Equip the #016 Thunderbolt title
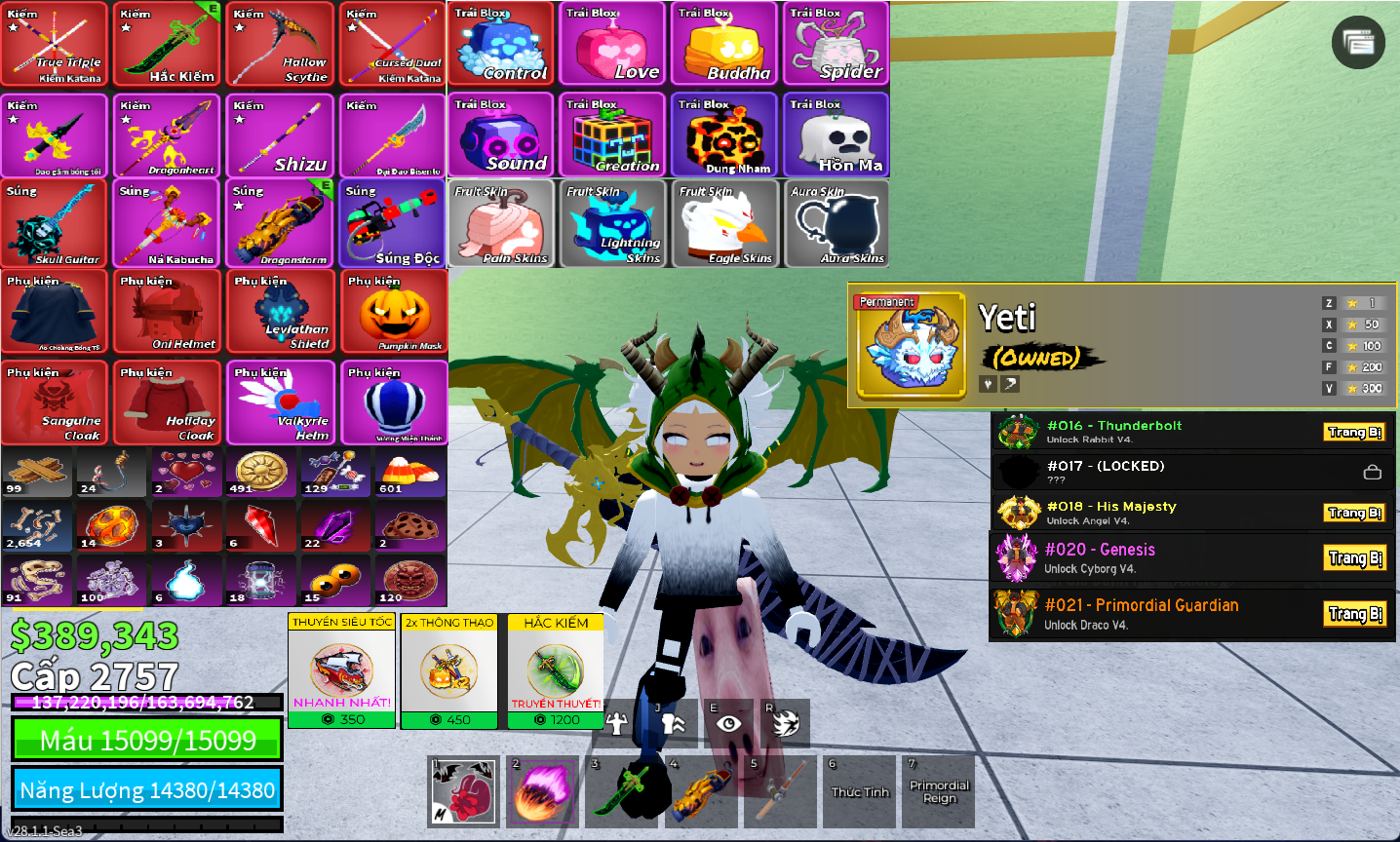Screen dimensions: 1400x842 click(x=1354, y=432)
